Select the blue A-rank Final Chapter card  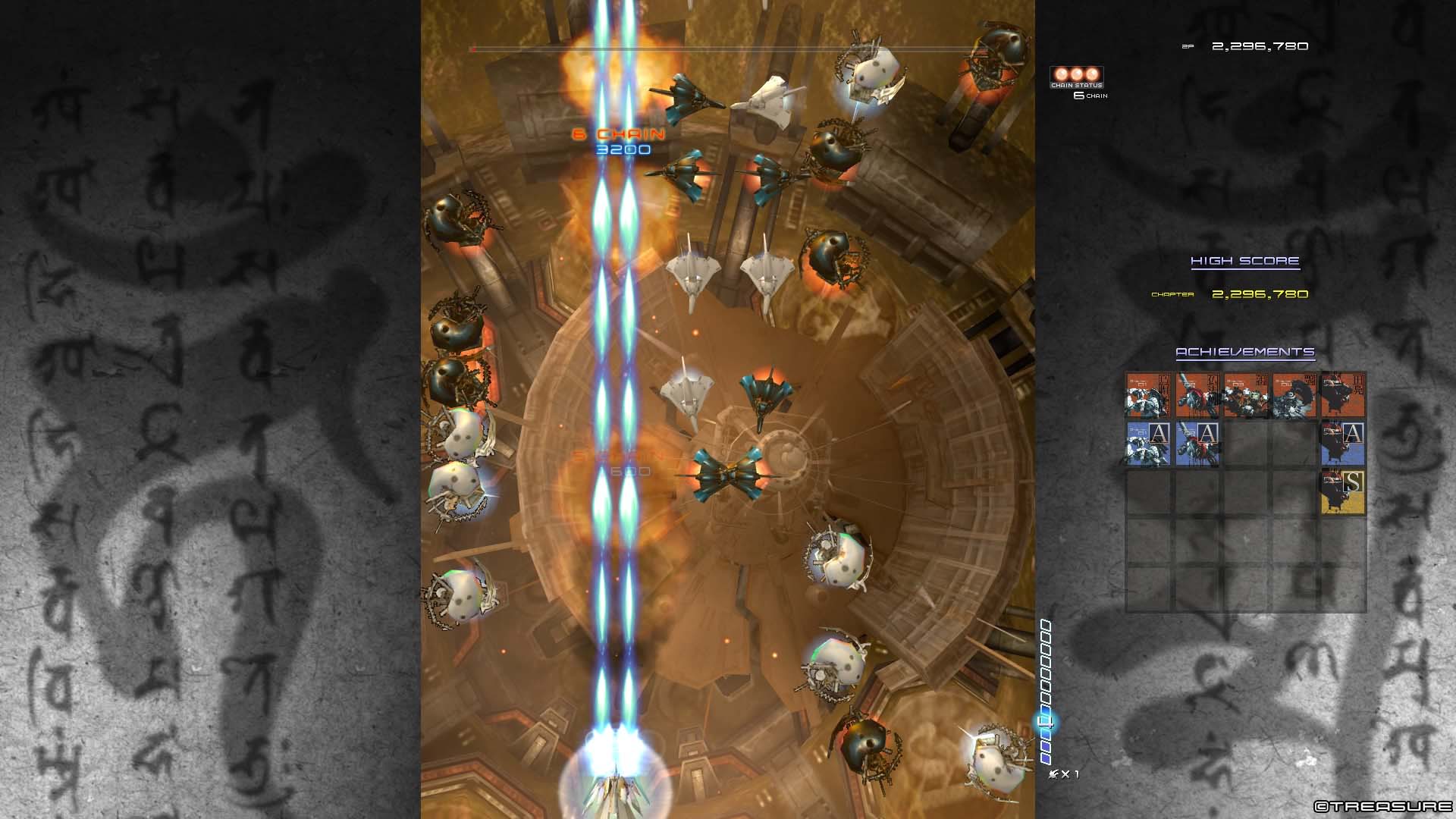[1345, 444]
